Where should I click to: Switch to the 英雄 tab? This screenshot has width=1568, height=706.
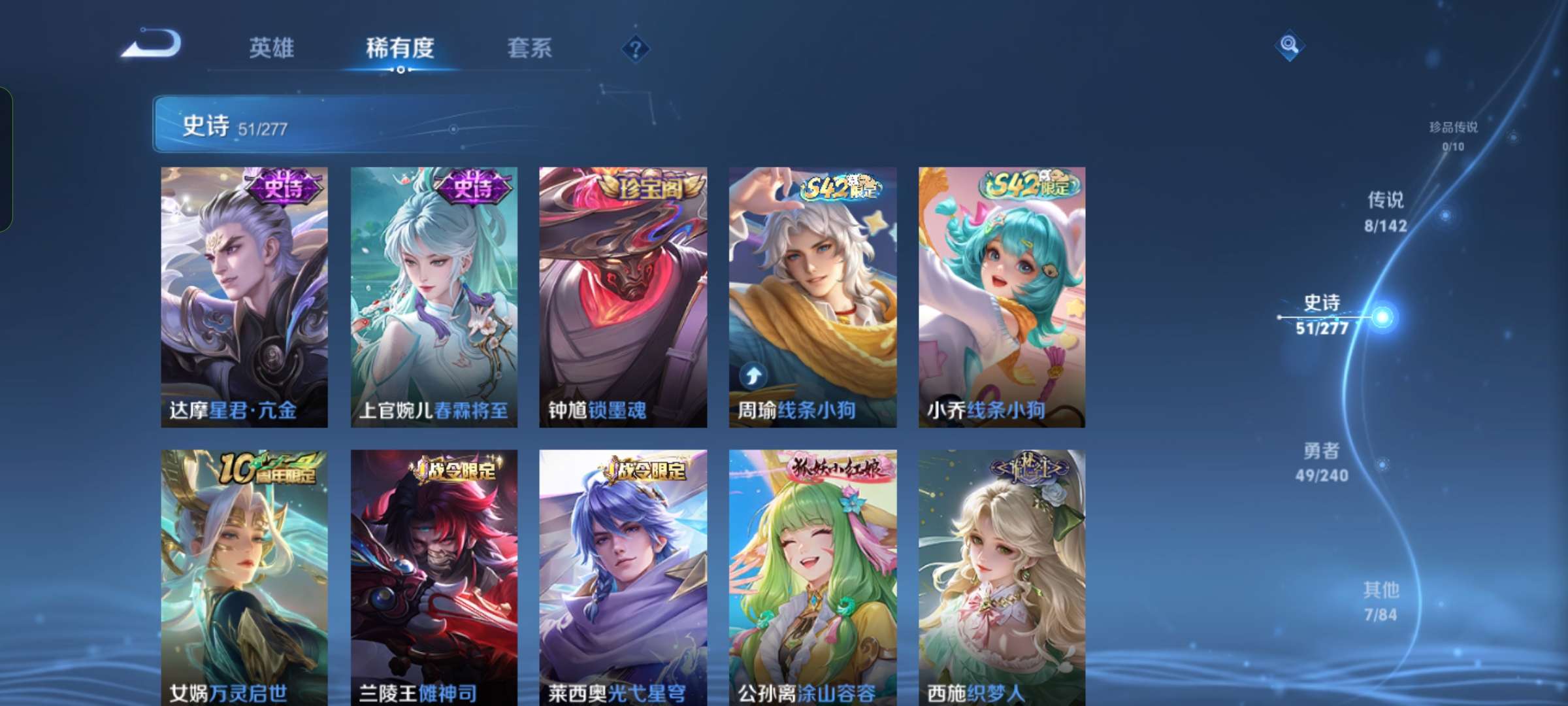[270, 48]
